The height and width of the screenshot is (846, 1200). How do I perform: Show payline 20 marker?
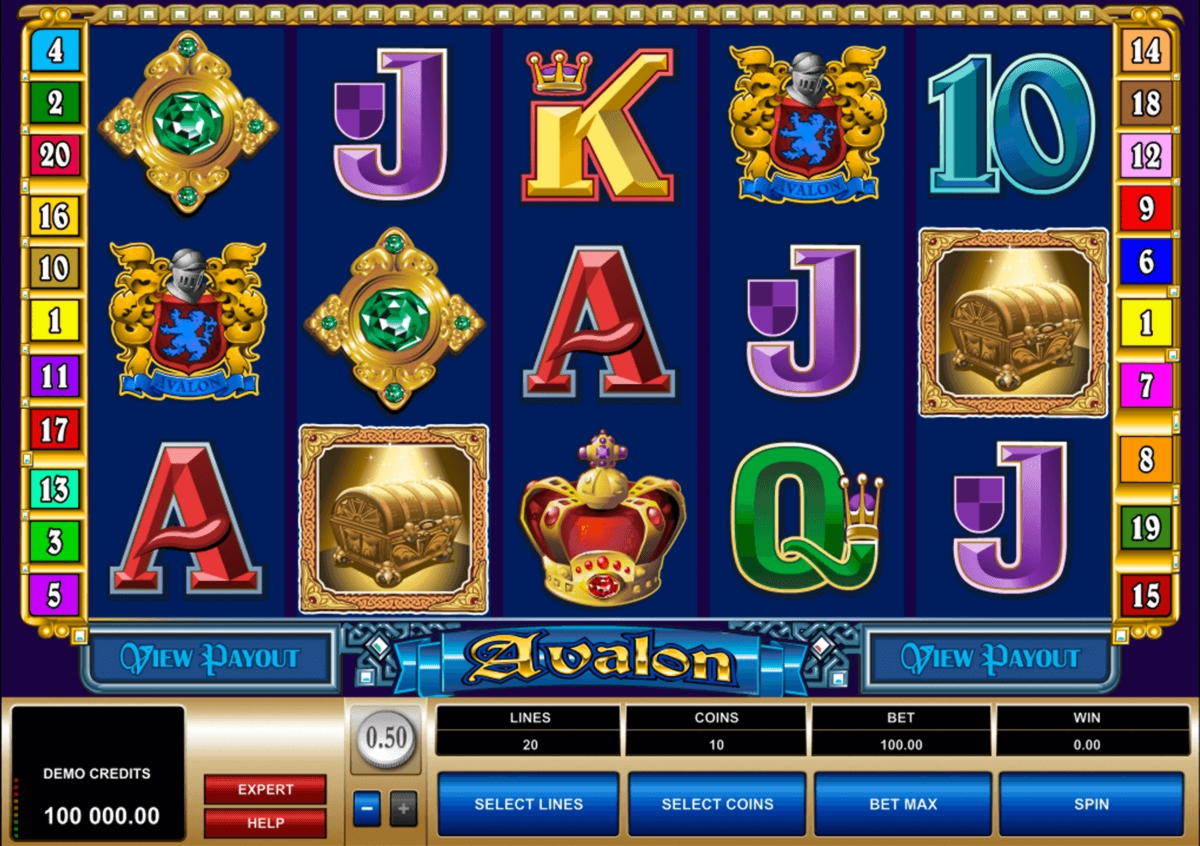[x=55, y=155]
